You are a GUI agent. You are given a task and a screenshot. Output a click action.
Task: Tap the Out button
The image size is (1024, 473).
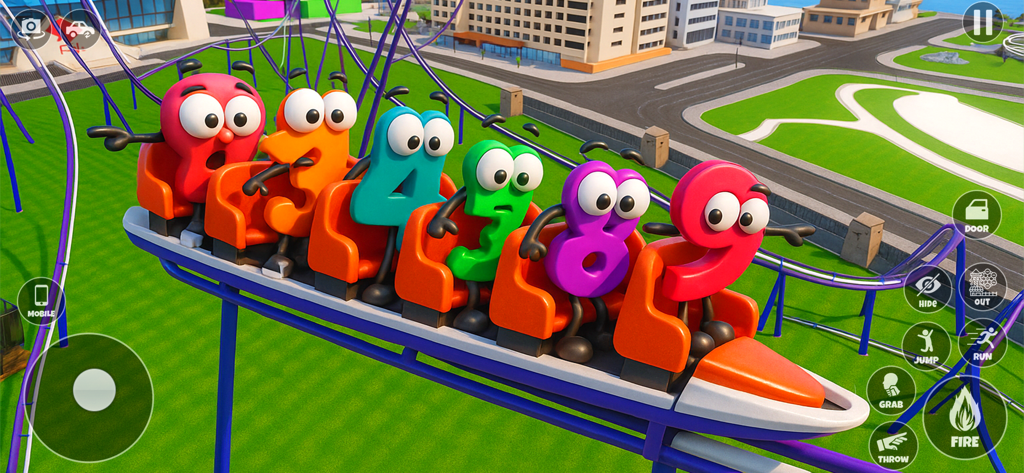982,287
